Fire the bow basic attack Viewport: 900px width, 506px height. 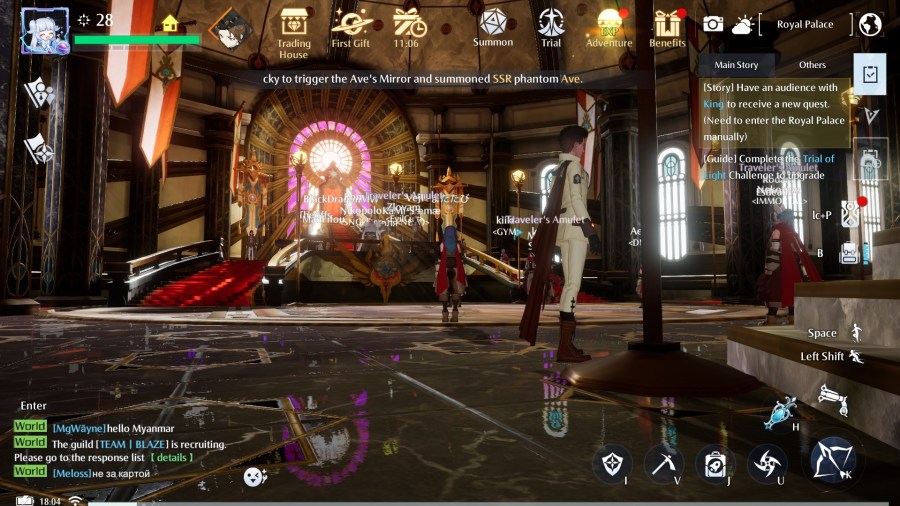click(832, 460)
